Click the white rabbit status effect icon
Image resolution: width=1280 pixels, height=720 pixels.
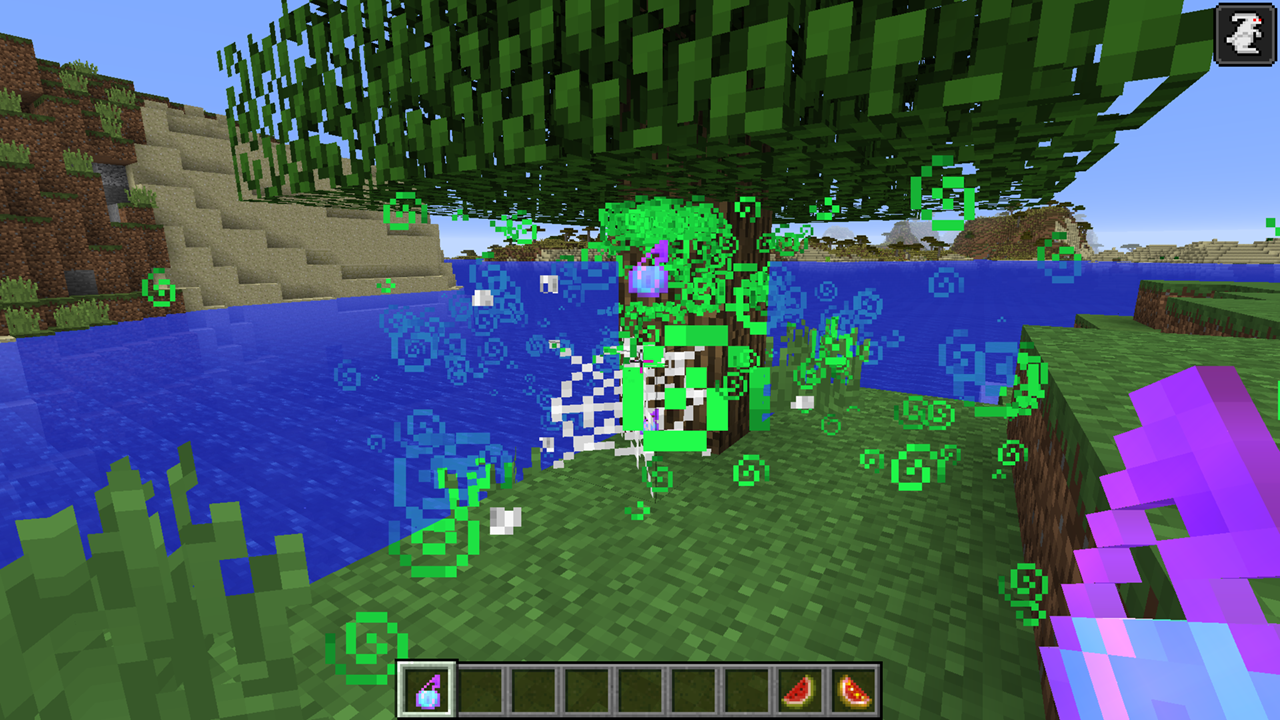1244,34
